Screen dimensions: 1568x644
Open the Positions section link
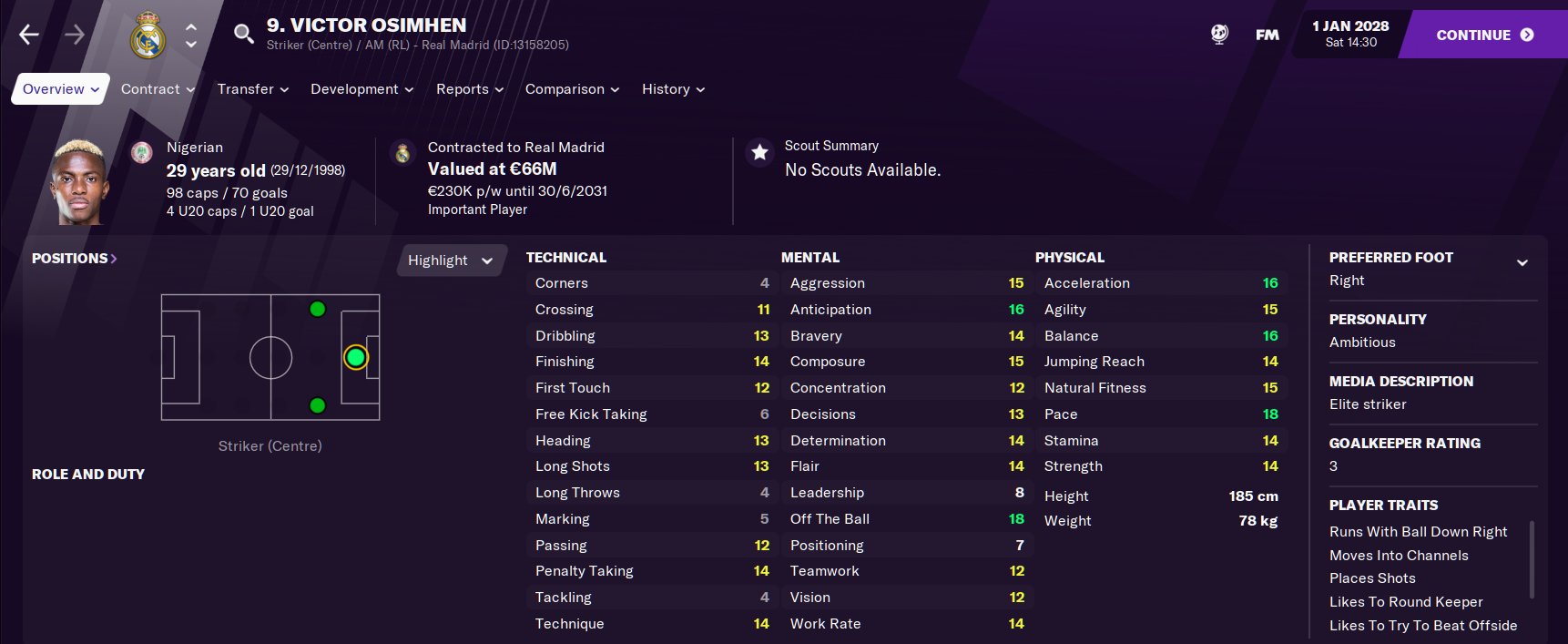pyautogui.click(x=75, y=259)
